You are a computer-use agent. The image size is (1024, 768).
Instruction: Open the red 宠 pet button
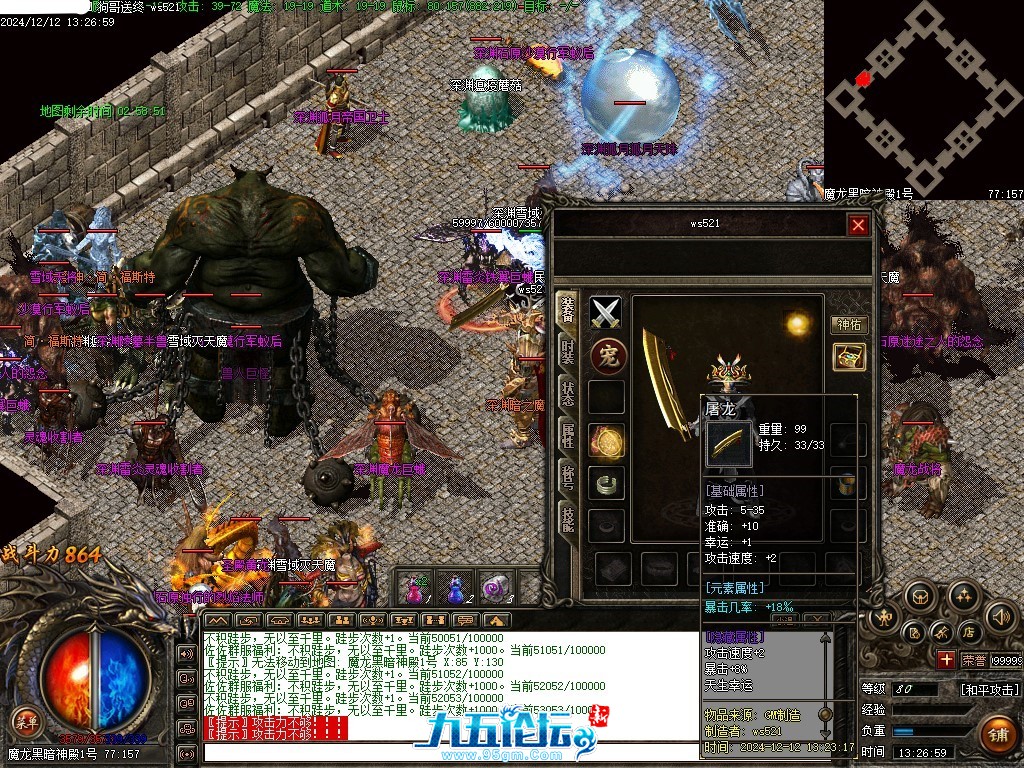pyautogui.click(x=606, y=356)
